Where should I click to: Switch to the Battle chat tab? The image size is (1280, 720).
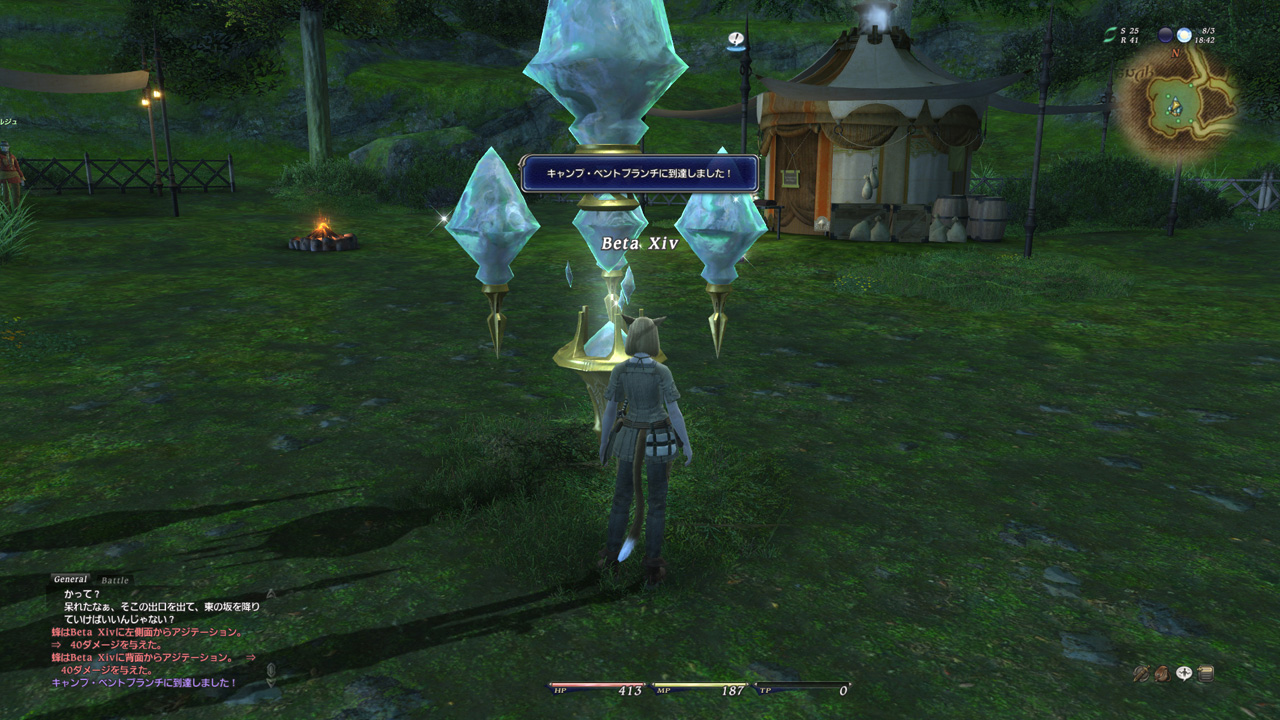[115, 580]
